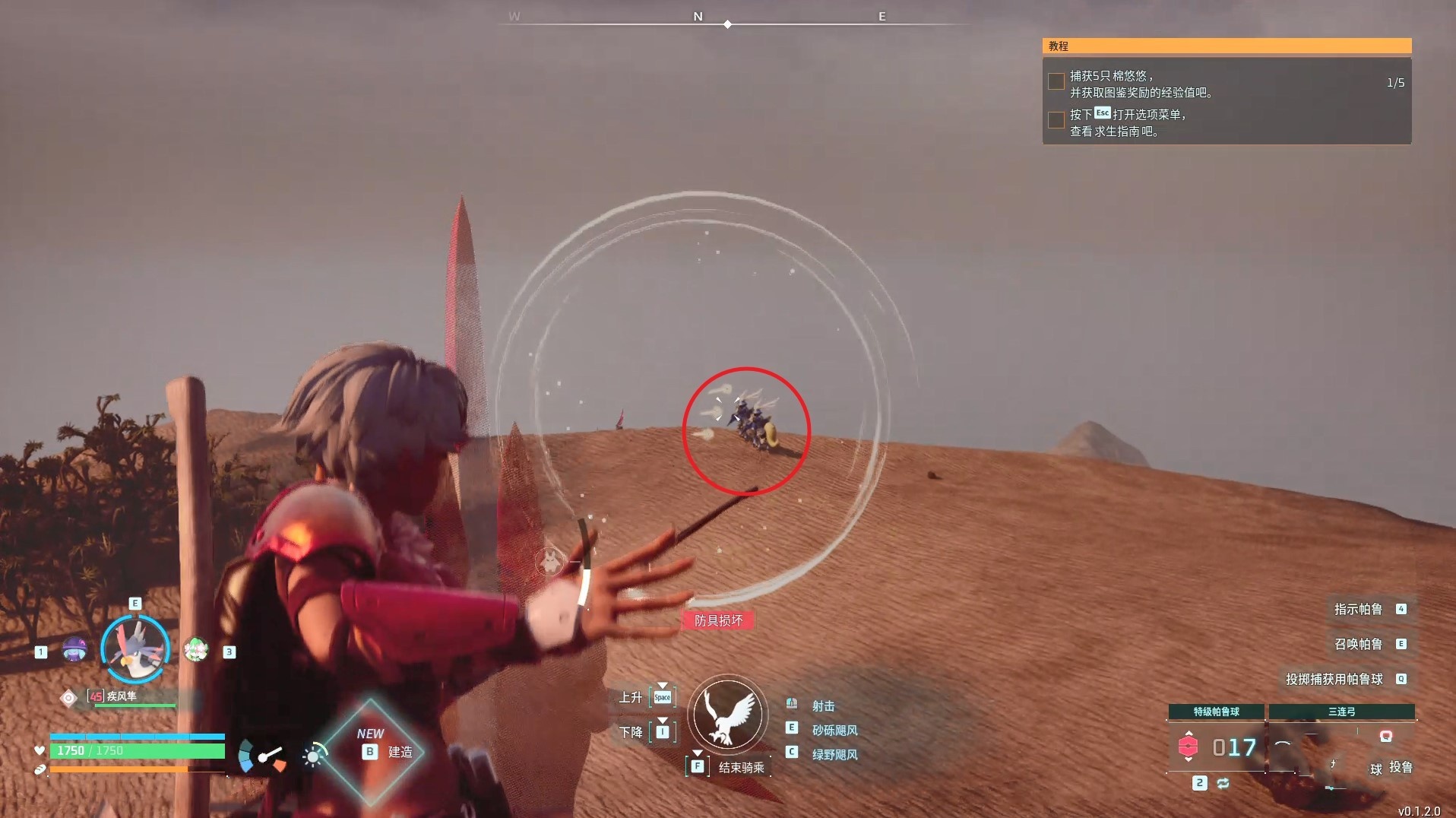Choose the green flower pal icon
The image size is (1456, 818).
click(x=196, y=650)
